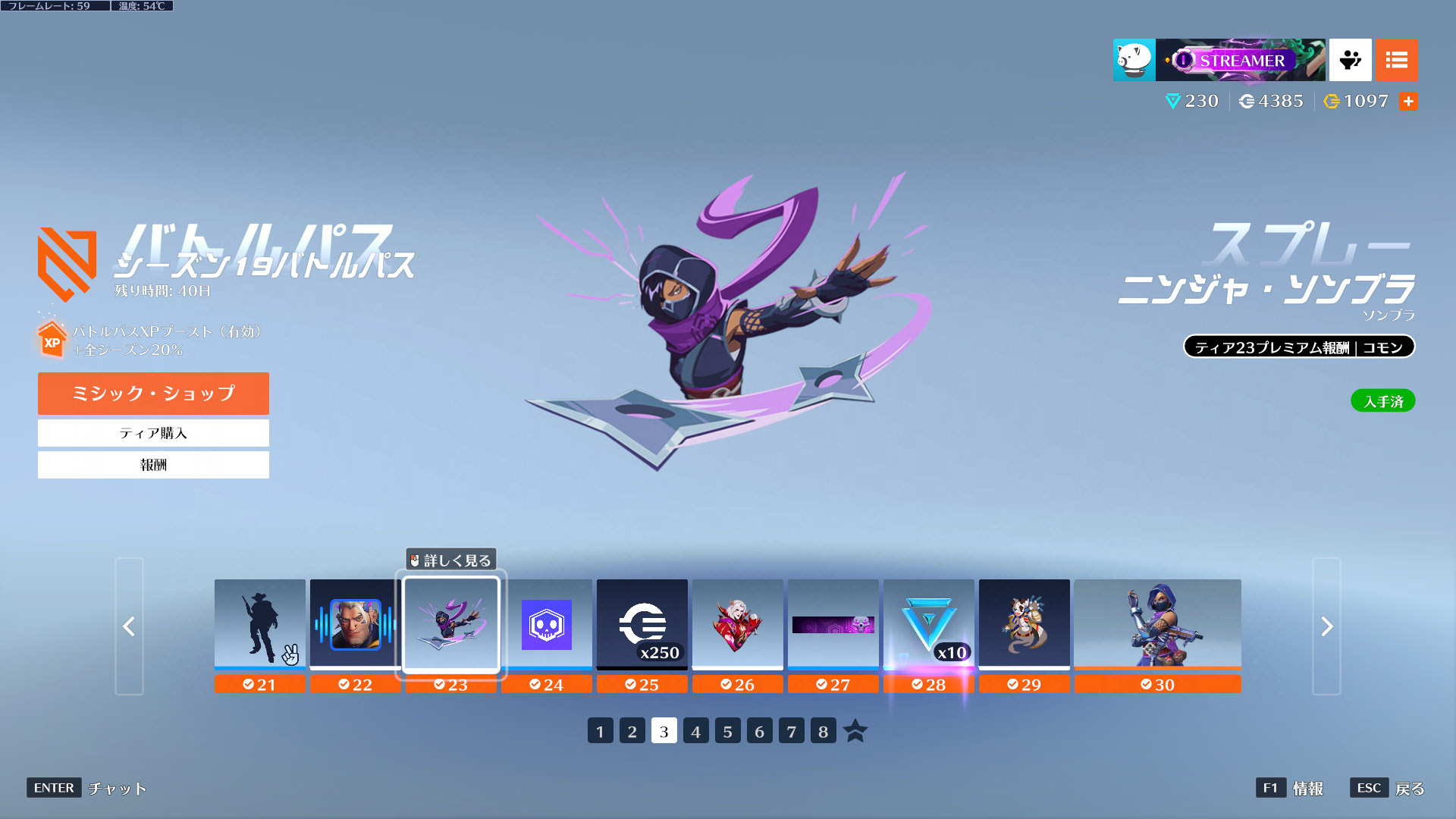The image size is (1456, 819).
Task: Click the ティア購入 purchase button
Action: click(153, 433)
